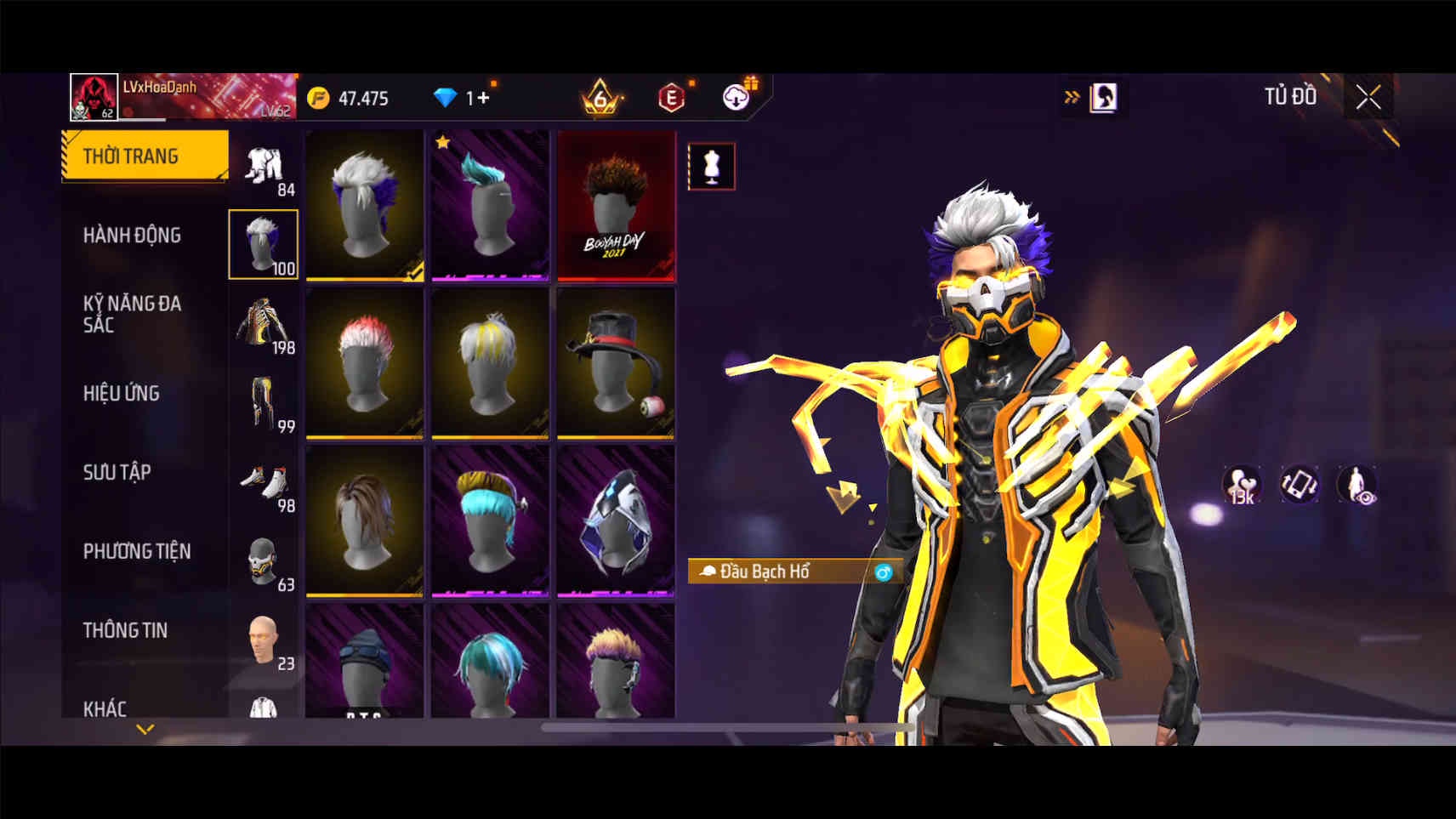Open the Thông Tin tab
The height and width of the screenshot is (819, 1456).
[x=125, y=630]
